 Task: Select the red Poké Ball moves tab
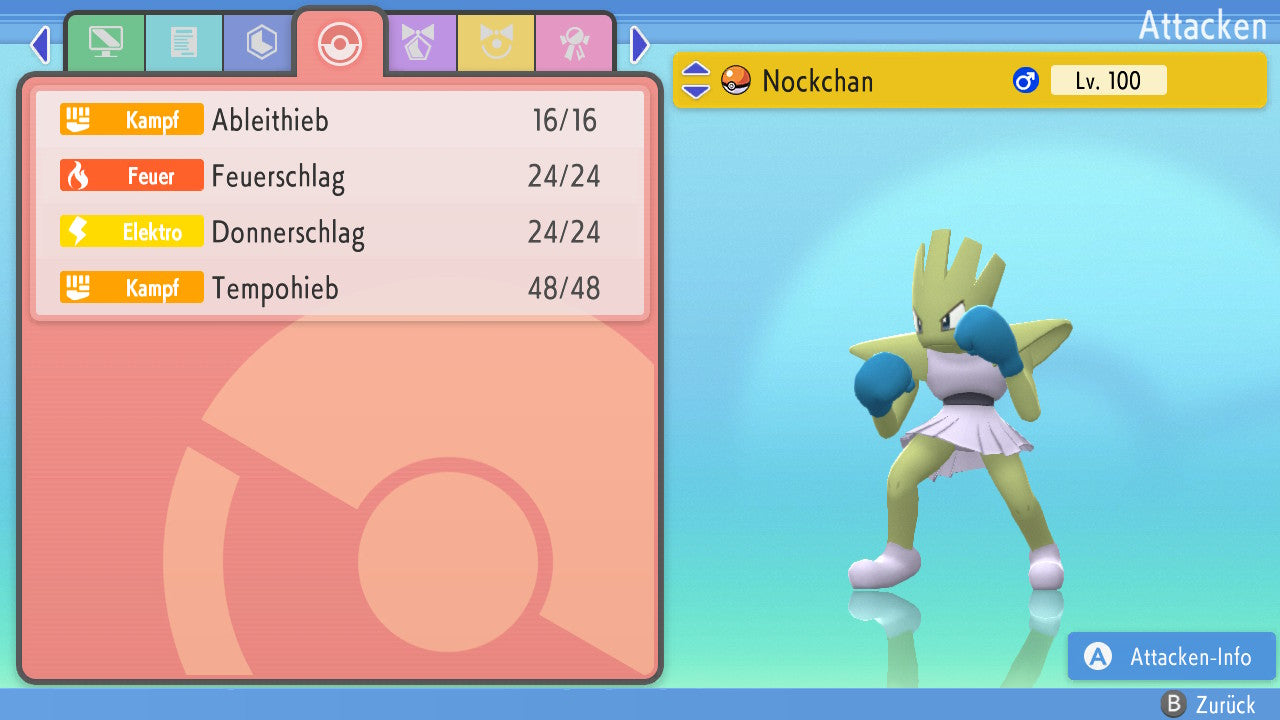click(x=340, y=43)
